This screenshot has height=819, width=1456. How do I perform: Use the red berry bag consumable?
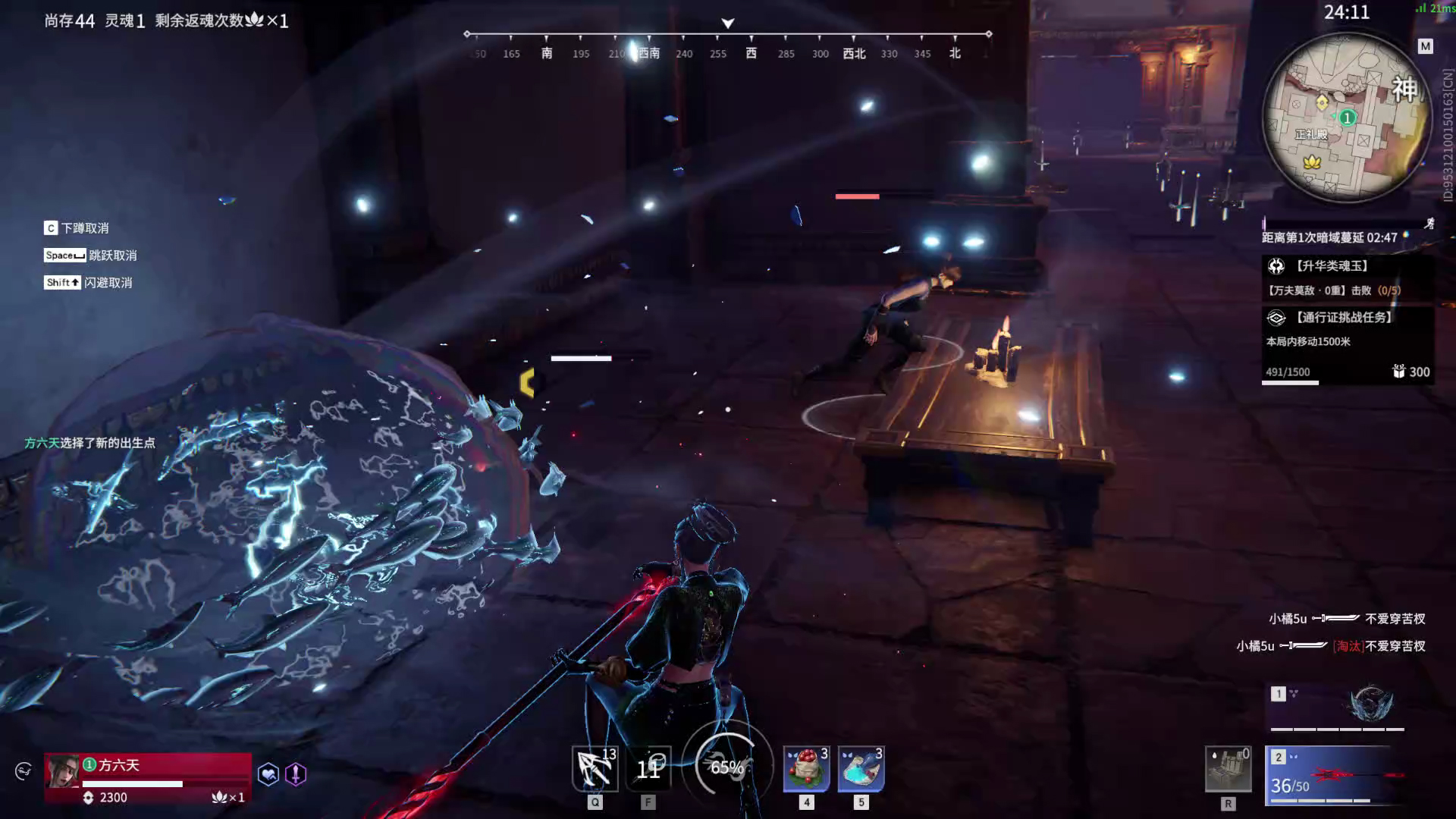(x=806, y=768)
